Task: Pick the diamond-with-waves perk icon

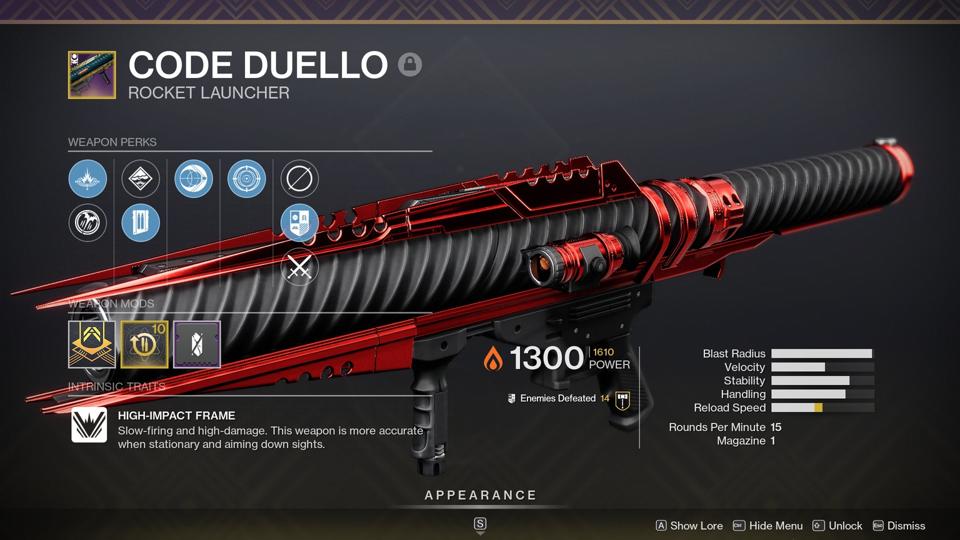Action: [x=140, y=179]
